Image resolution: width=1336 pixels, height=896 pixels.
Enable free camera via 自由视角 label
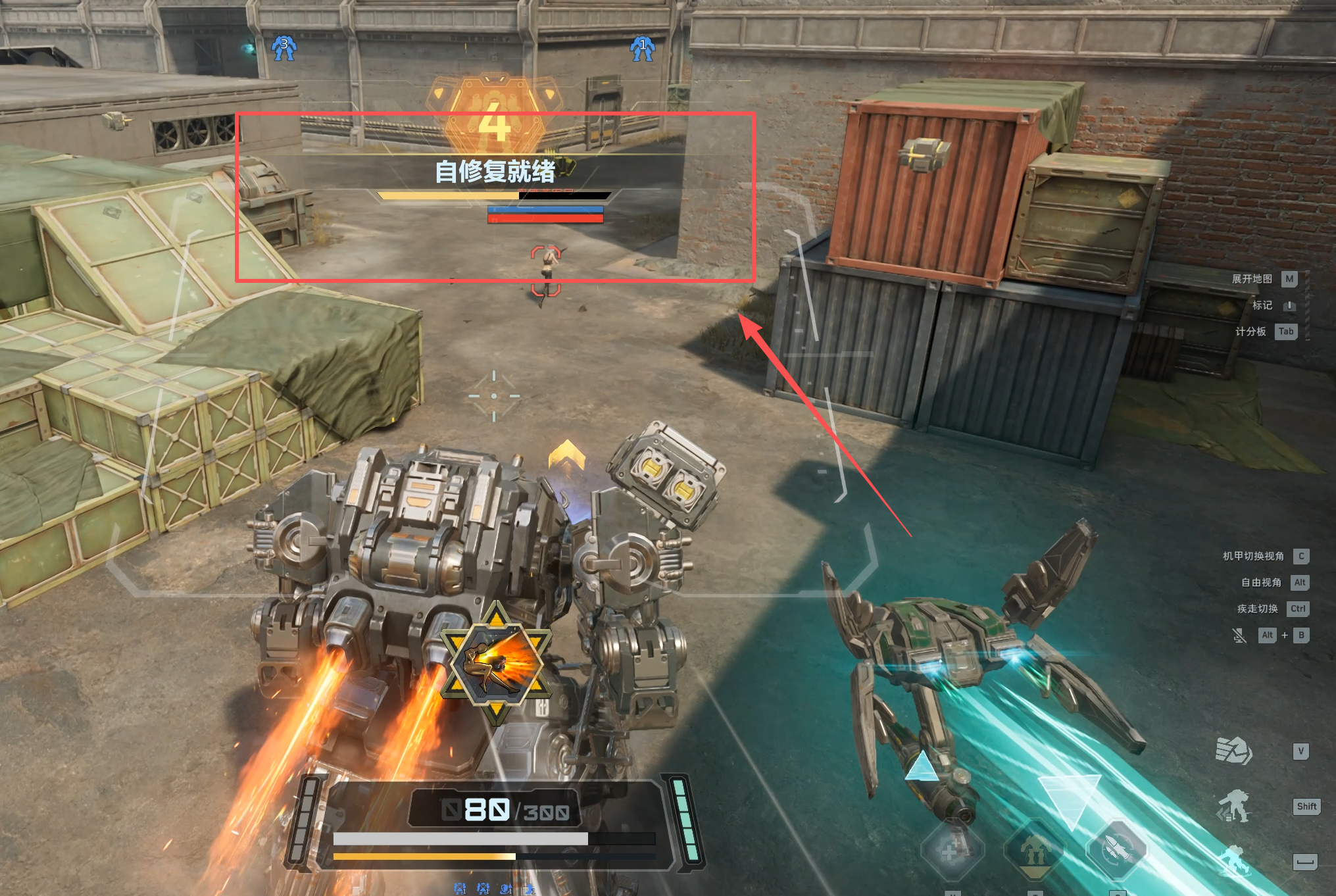click(x=1261, y=583)
